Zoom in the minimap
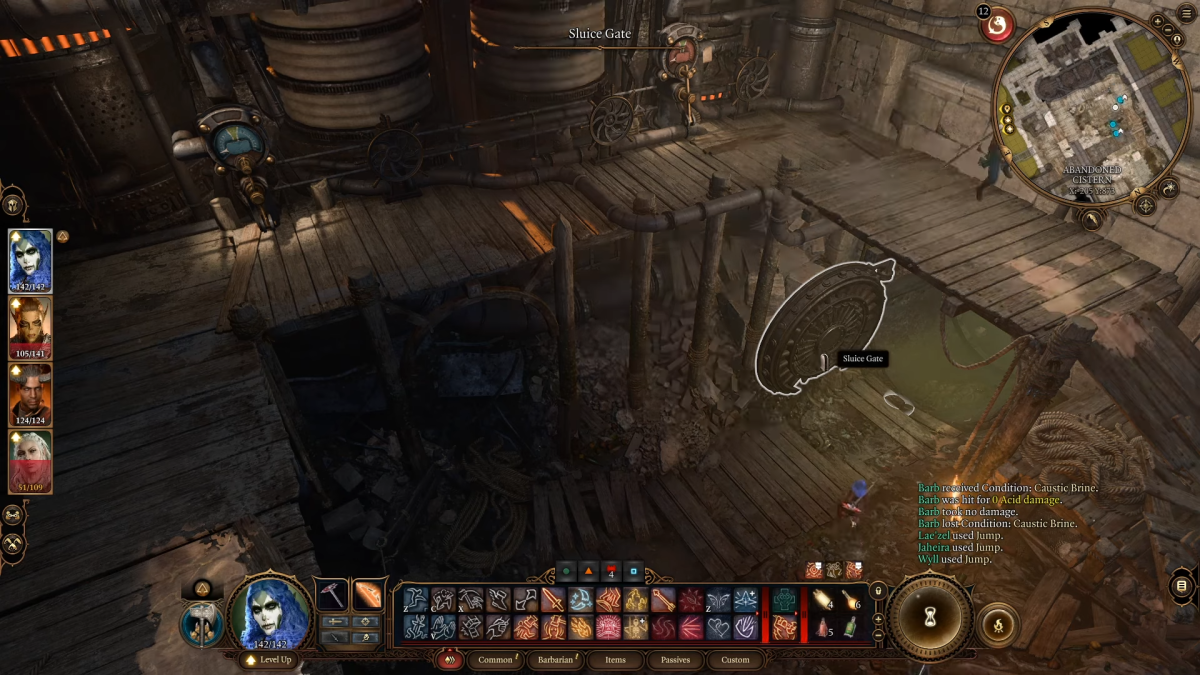Viewport: 1200px width, 675px height. pyautogui.click(x=1157, y=21)
